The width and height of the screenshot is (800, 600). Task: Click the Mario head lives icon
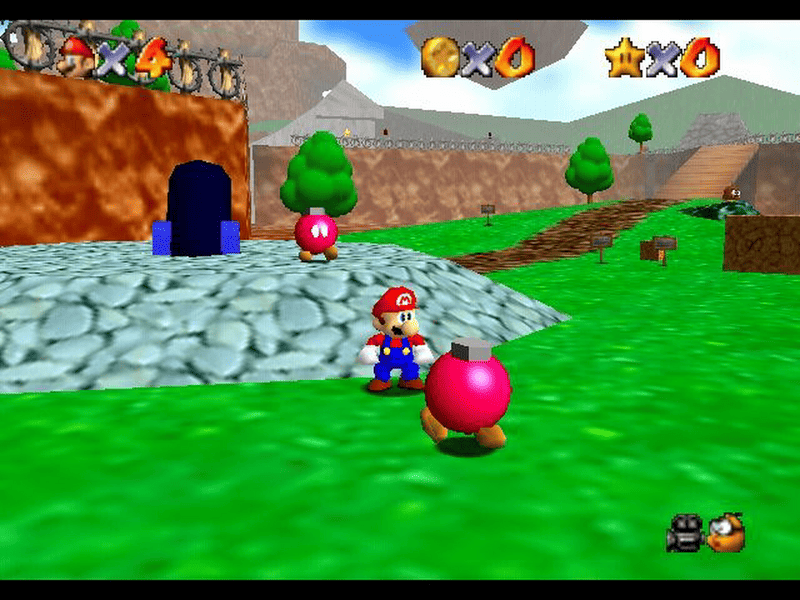pyautogui.click(x=75, y=57)
